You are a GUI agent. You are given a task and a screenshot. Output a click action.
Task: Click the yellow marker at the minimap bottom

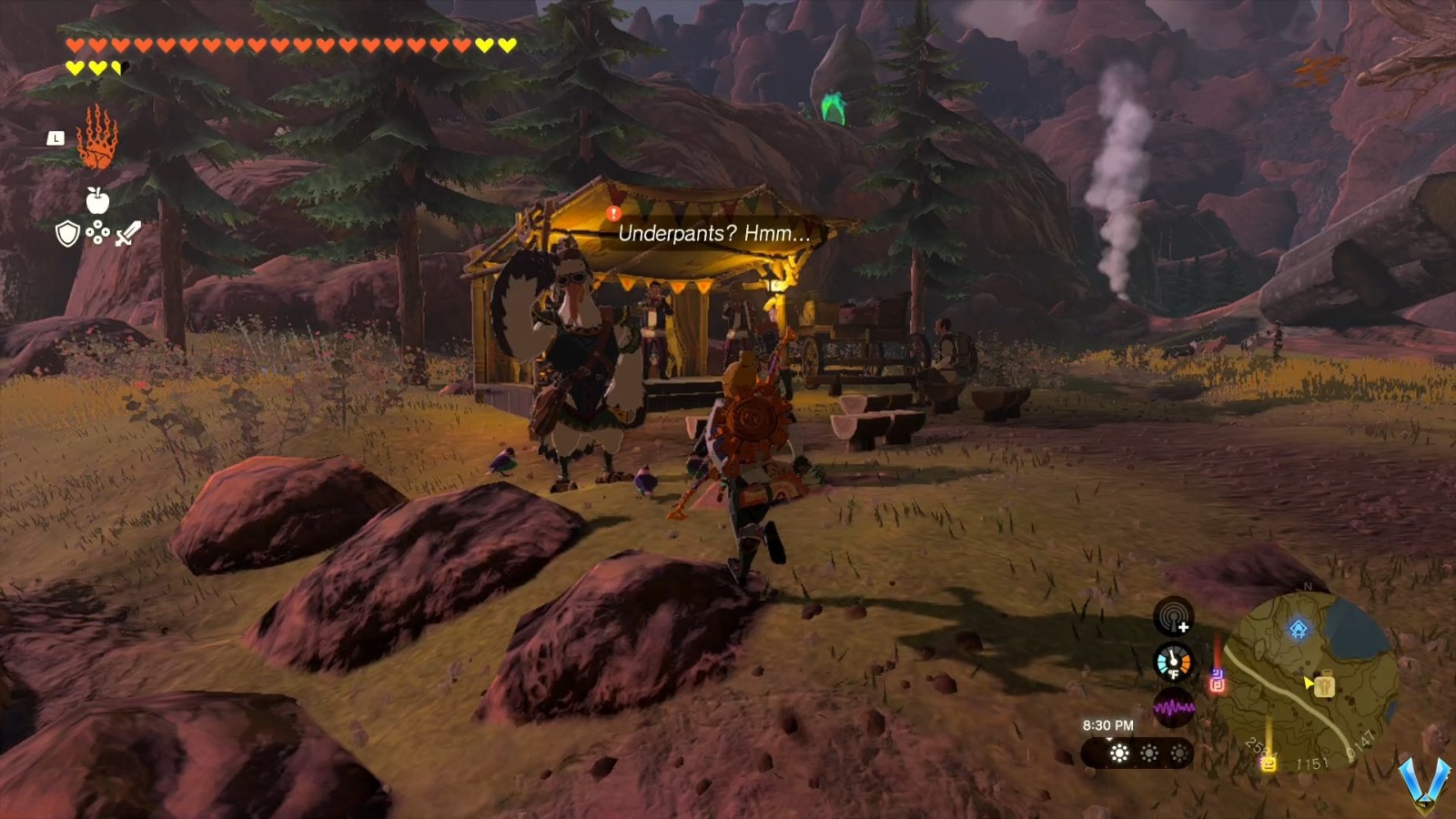tap(1269, 763)
